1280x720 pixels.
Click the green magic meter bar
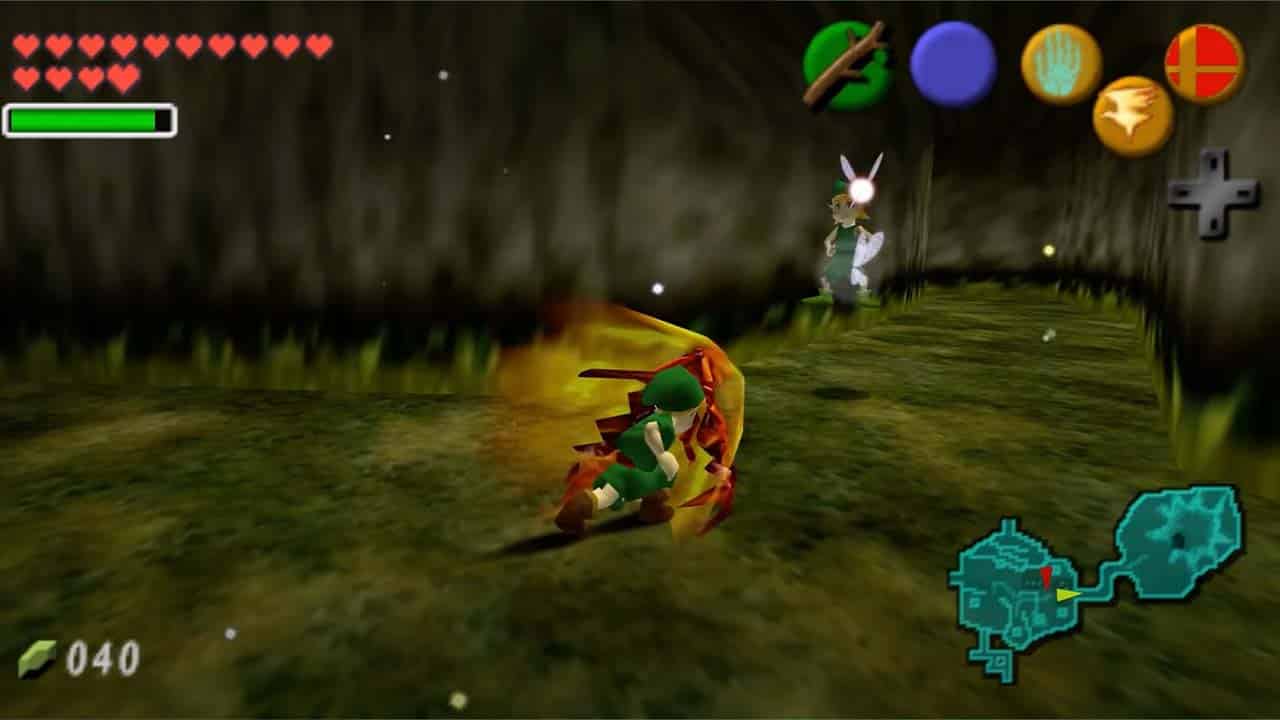click(x=82, y=120)
